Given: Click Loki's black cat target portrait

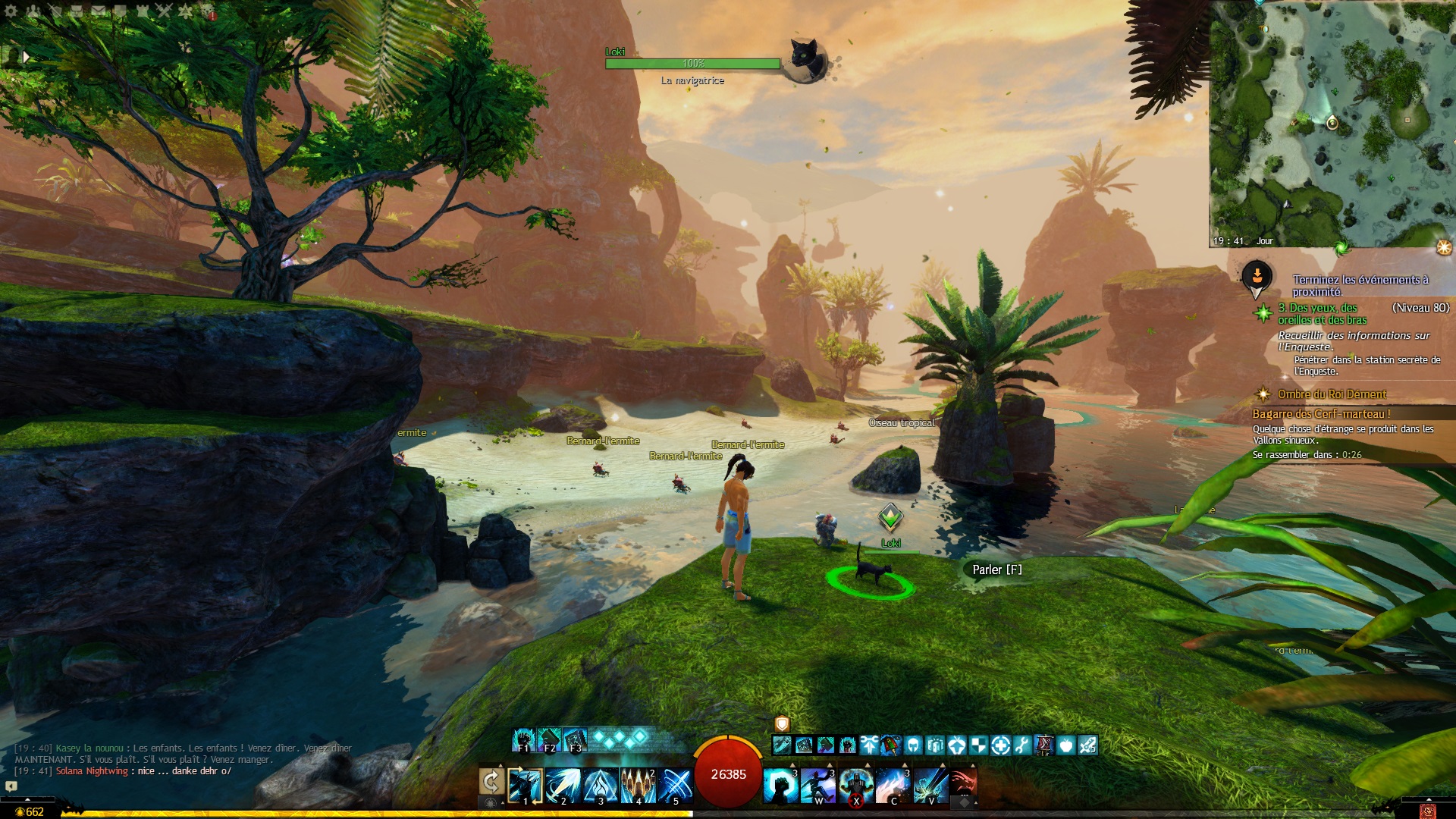Looking at the screenshot, I should [805, 59].
